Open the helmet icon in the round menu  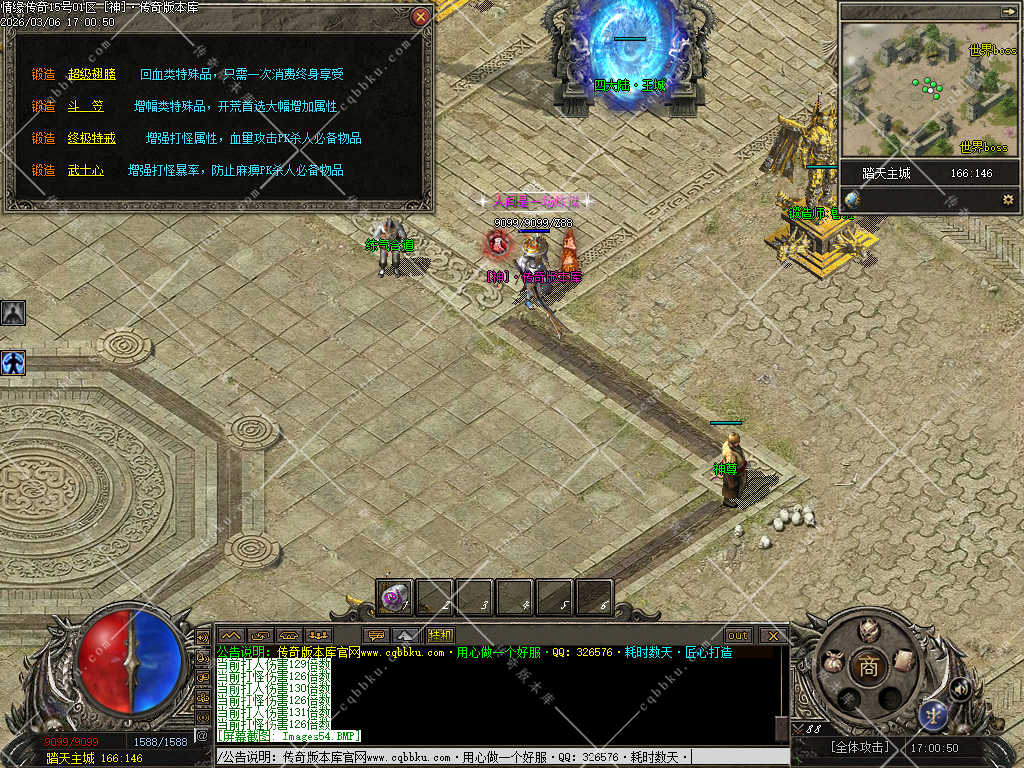coord(870,632)
